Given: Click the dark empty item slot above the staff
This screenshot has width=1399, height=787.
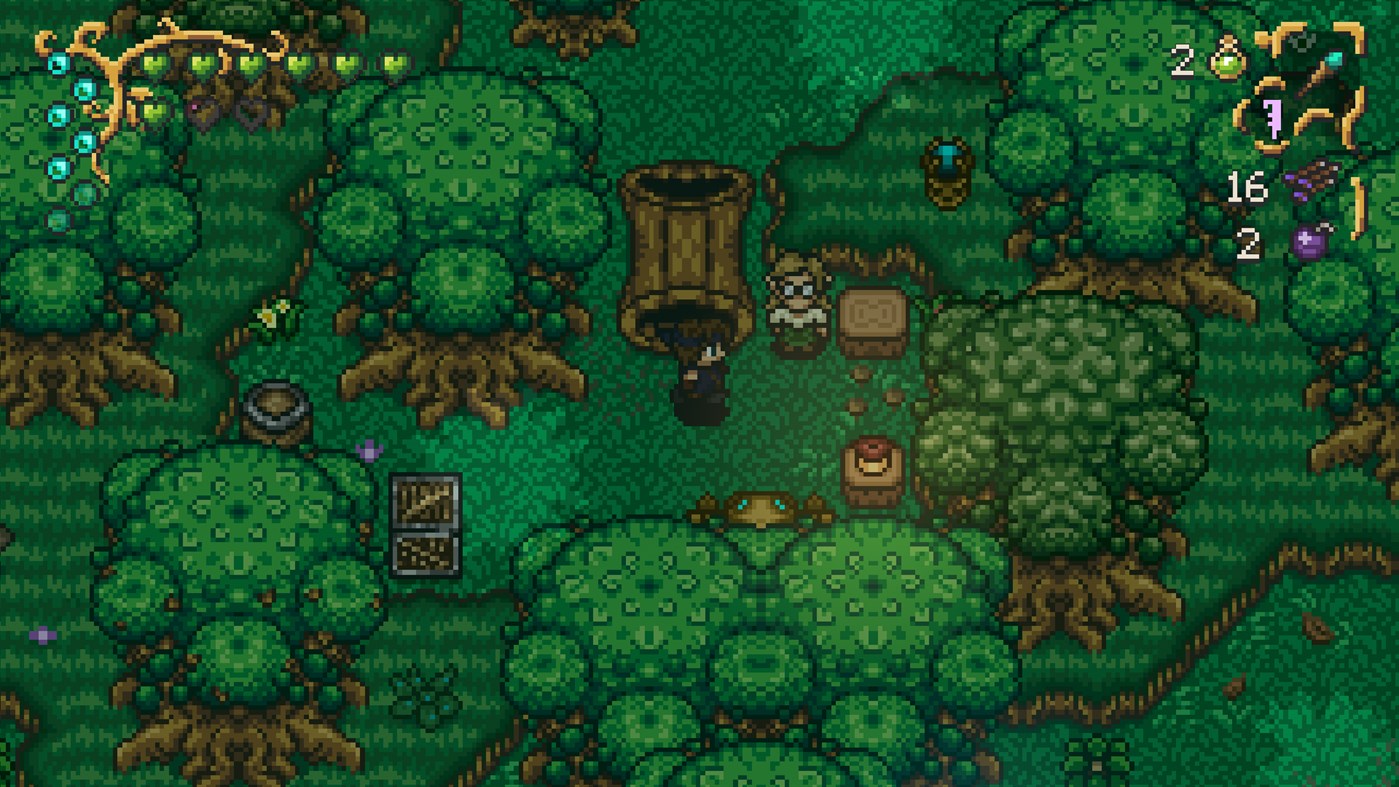Looking at the screenshot, I should pyautogui.click(x=1302, y=40).
